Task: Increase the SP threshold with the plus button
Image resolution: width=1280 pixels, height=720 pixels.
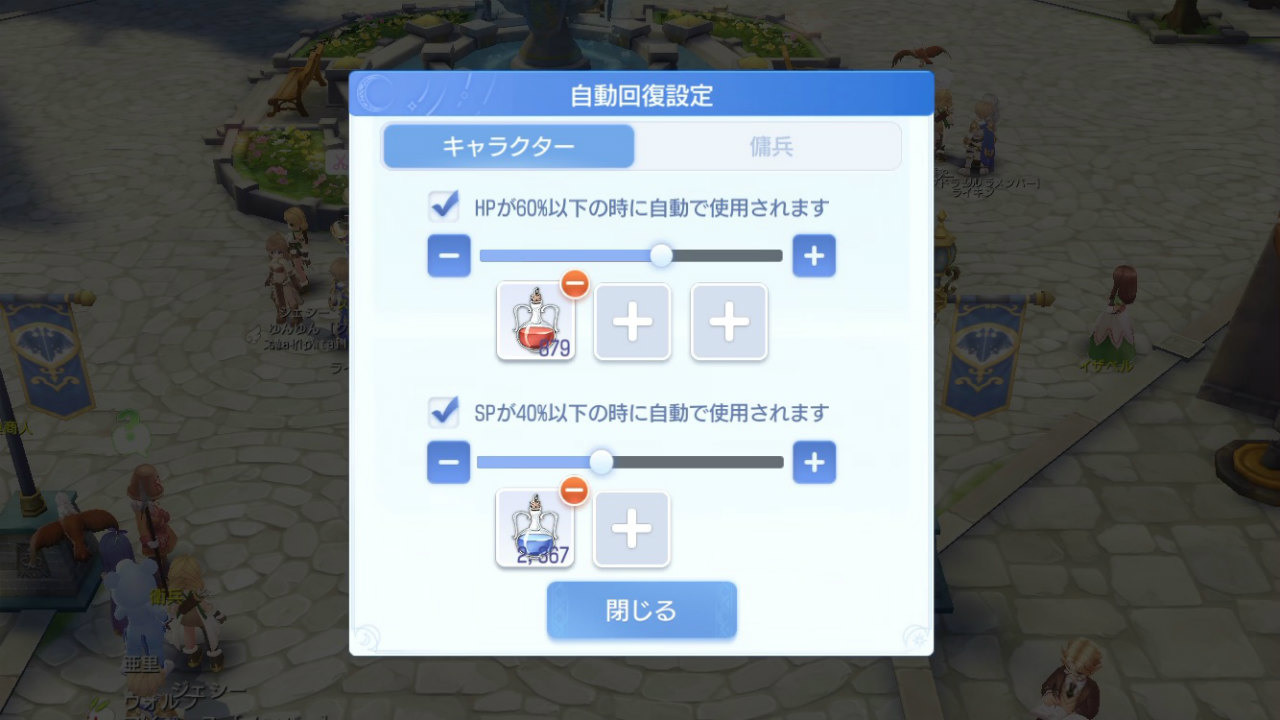Action: [813, 462]
